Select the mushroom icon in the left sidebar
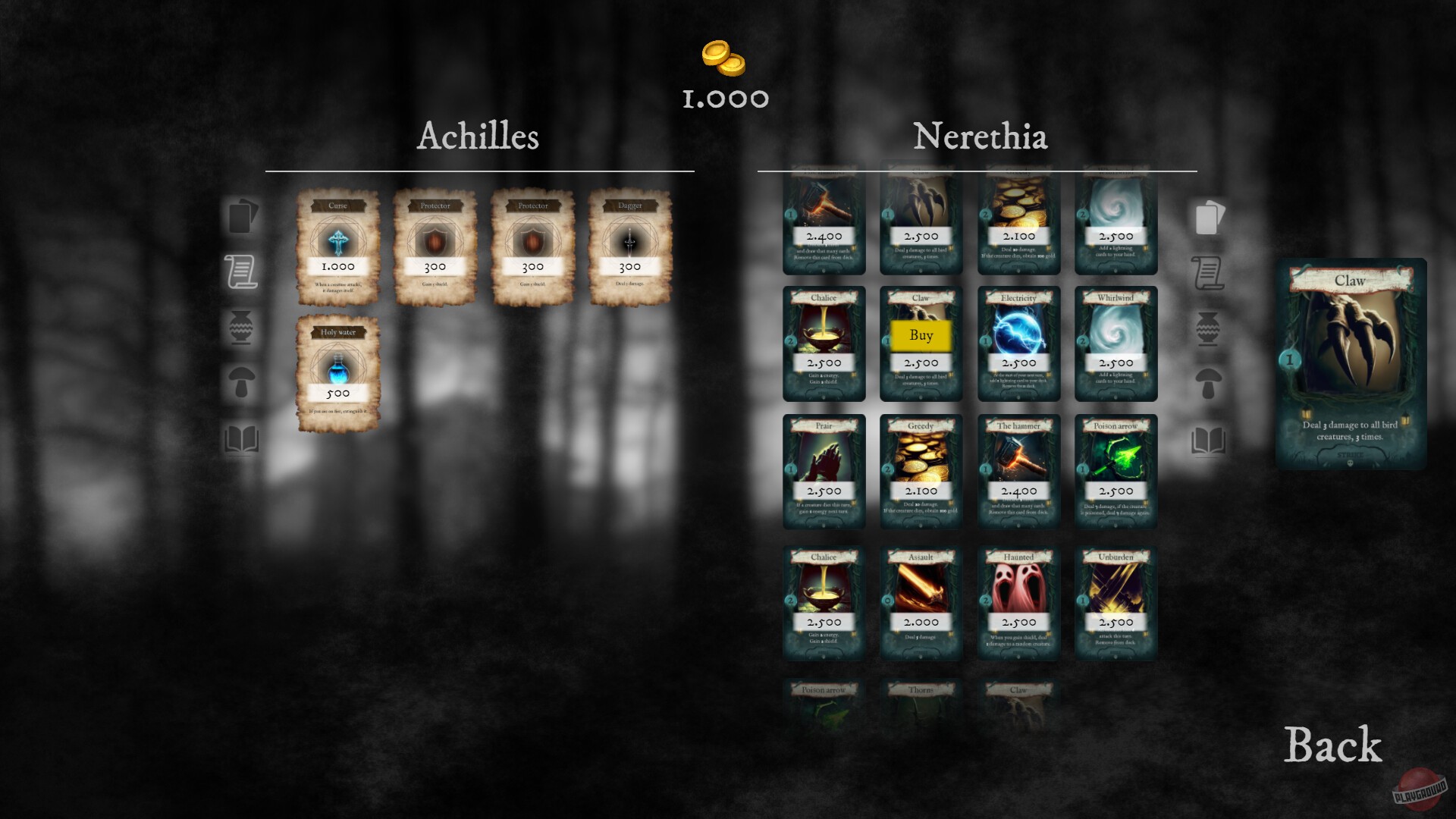1456x819 pixels. [x=241, y=383]
